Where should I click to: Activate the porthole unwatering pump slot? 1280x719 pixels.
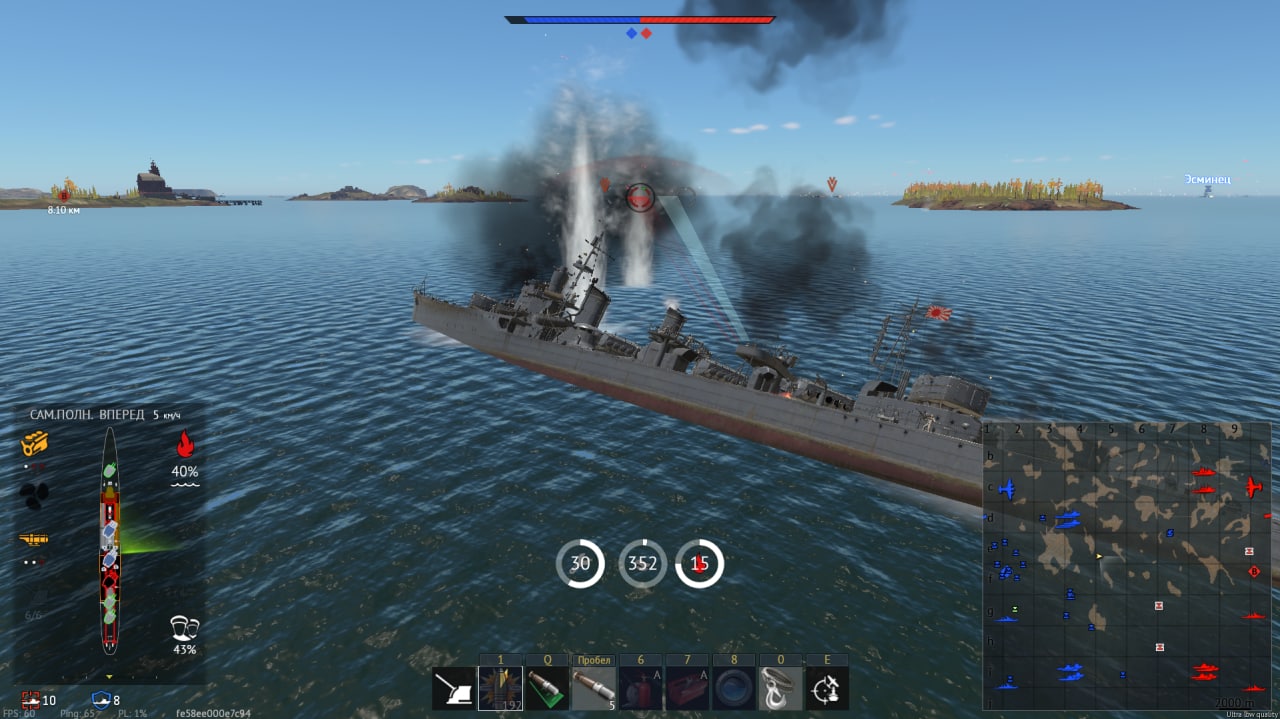tap(733, 688)
